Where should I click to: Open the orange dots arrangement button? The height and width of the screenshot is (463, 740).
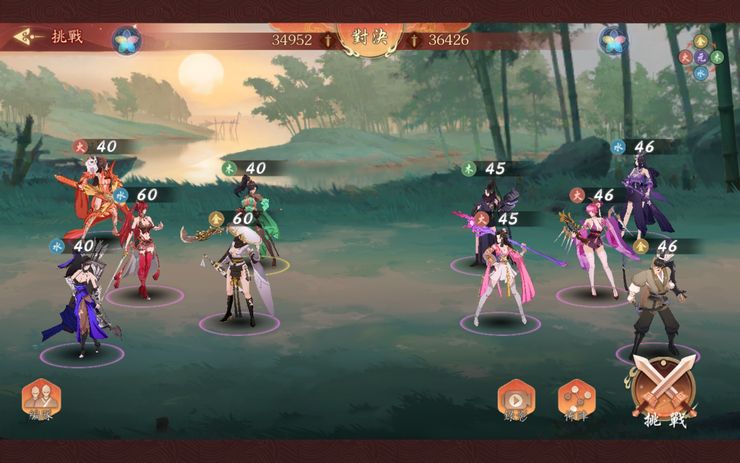pos(576,398)
